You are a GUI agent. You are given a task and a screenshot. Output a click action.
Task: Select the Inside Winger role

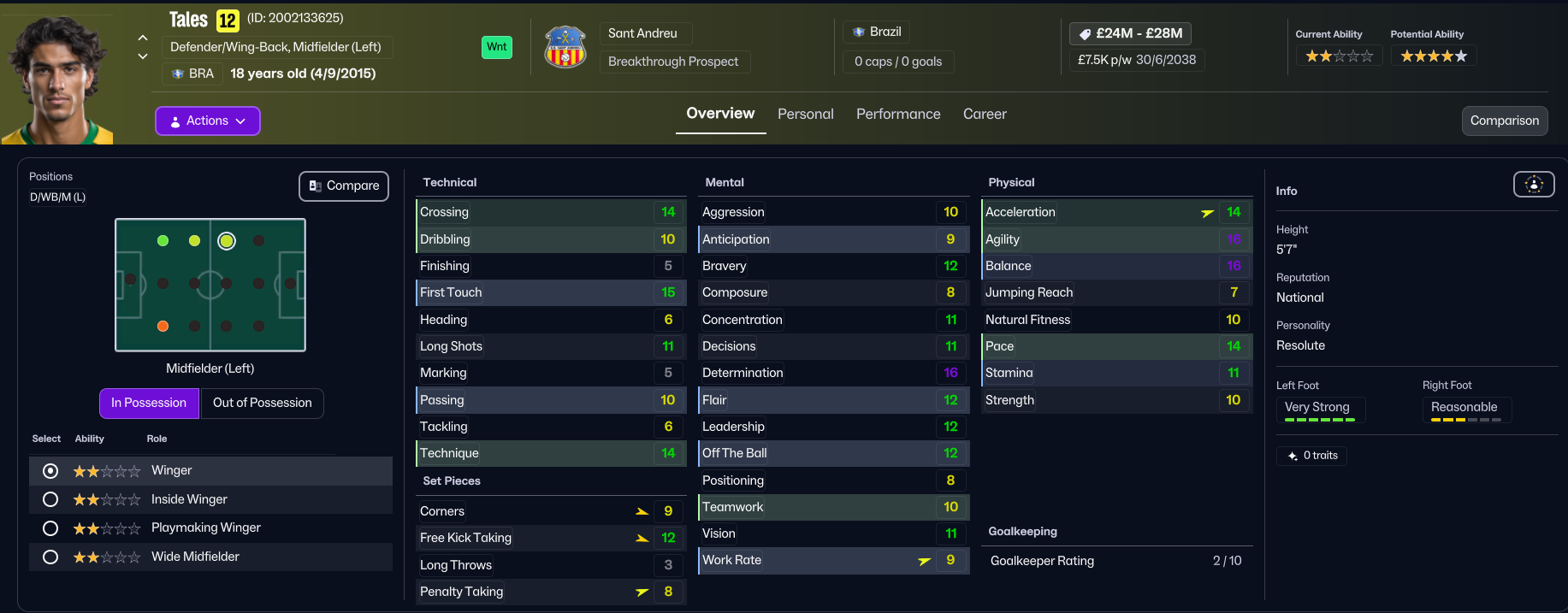[x=50, y=499]
